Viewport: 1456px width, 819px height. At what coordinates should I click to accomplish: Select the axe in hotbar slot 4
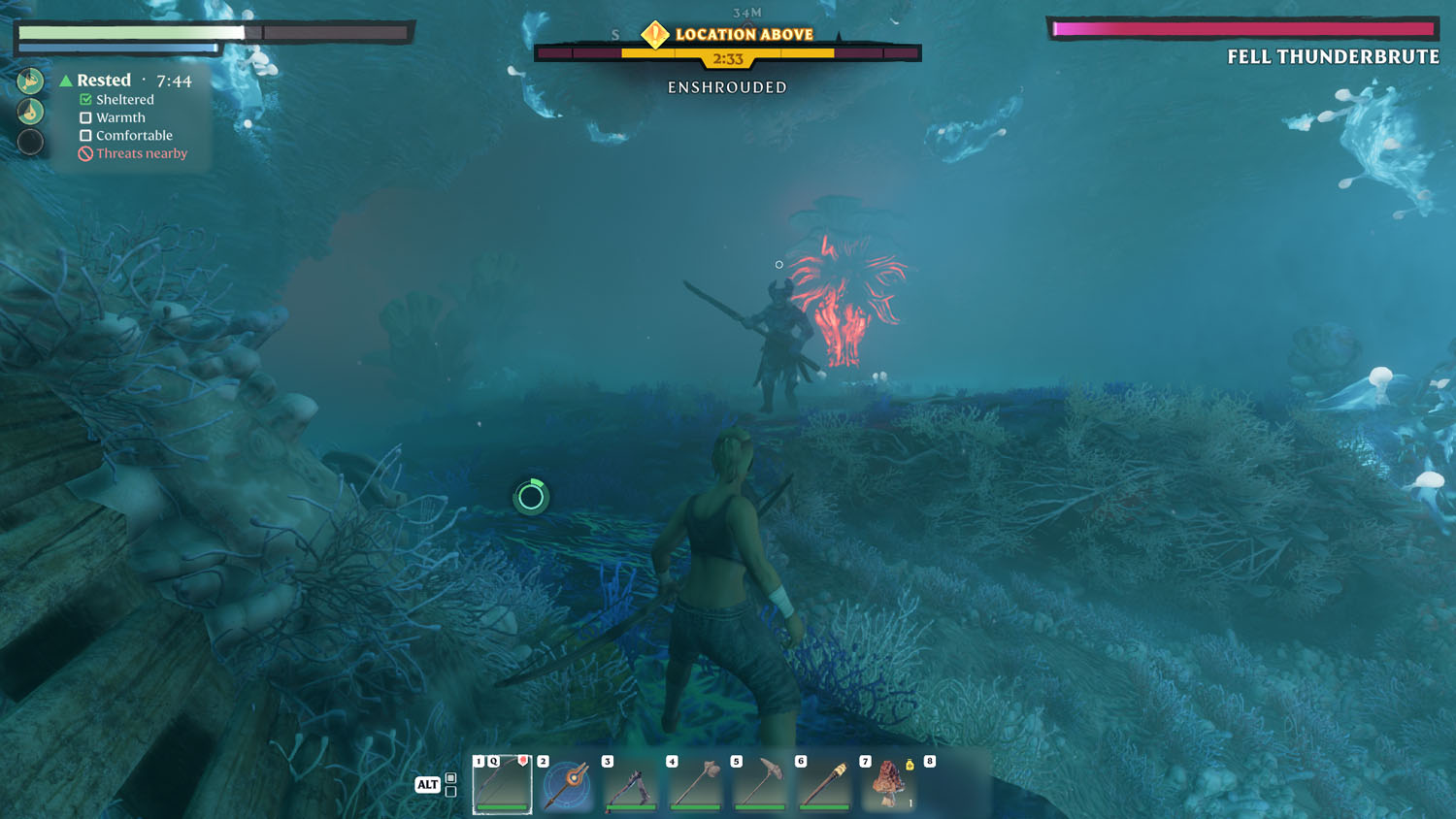pos(696,784)
